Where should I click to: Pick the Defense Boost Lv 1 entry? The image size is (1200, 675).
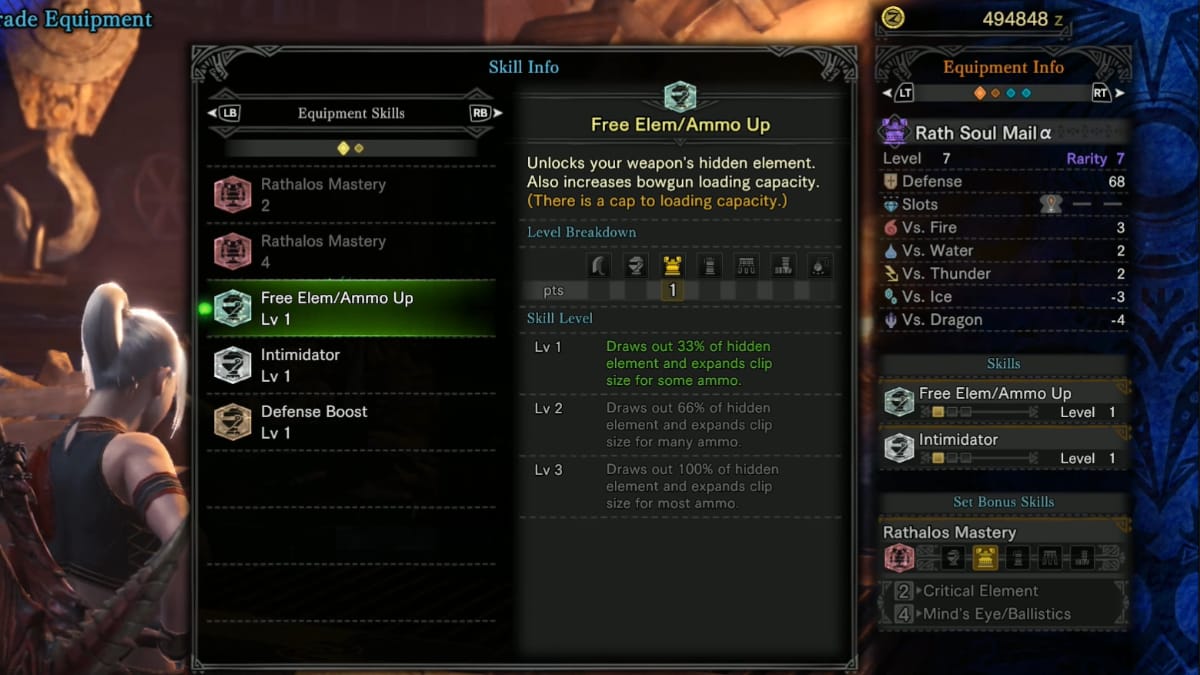(x=350, y=422)
